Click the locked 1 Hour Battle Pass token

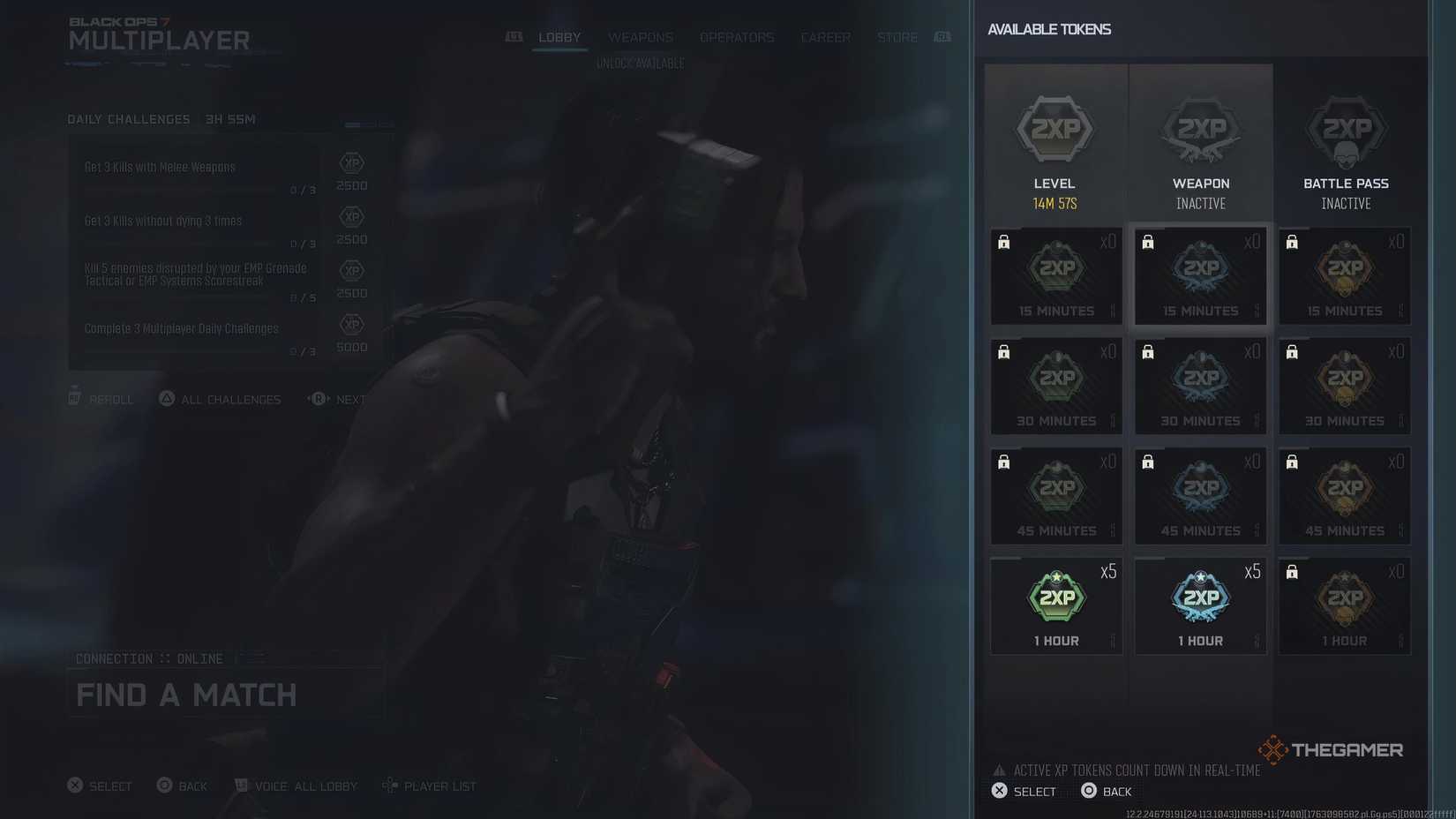tap(1344, 605)
